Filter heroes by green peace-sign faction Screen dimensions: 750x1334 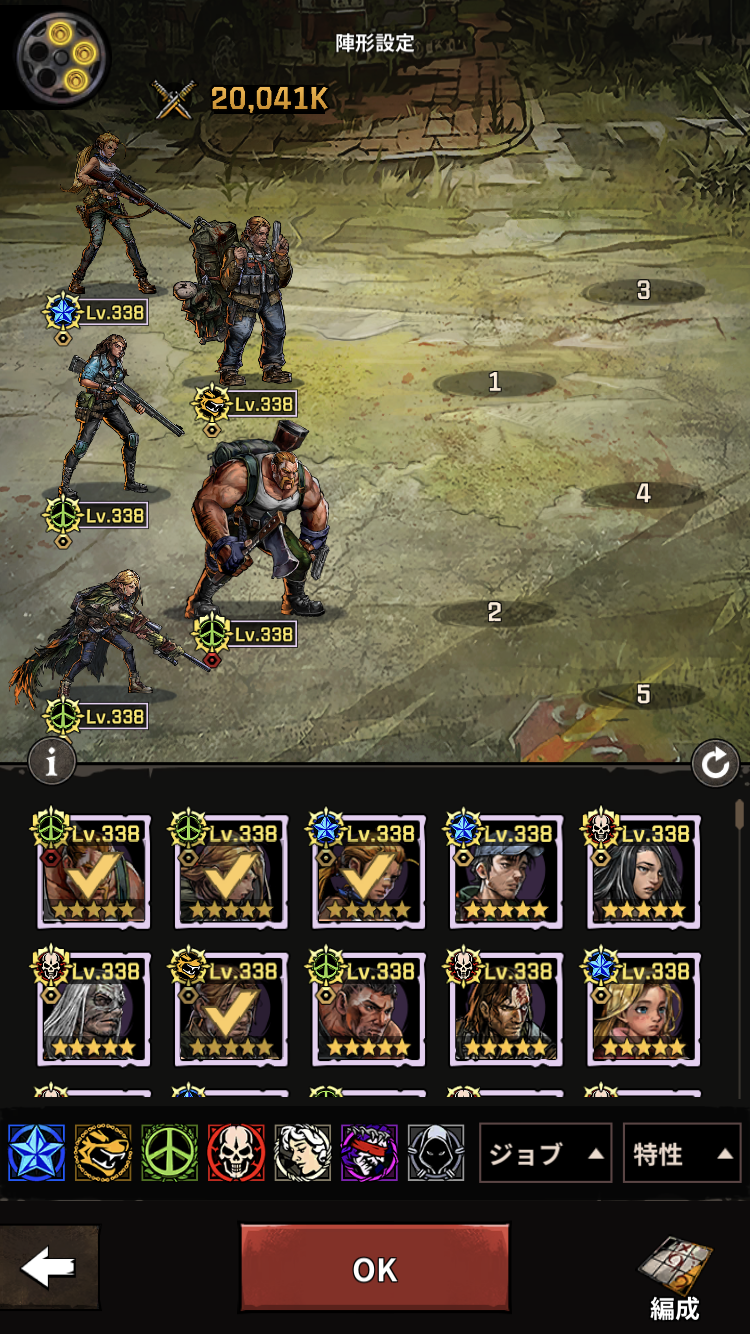(x=169, y=1153)
